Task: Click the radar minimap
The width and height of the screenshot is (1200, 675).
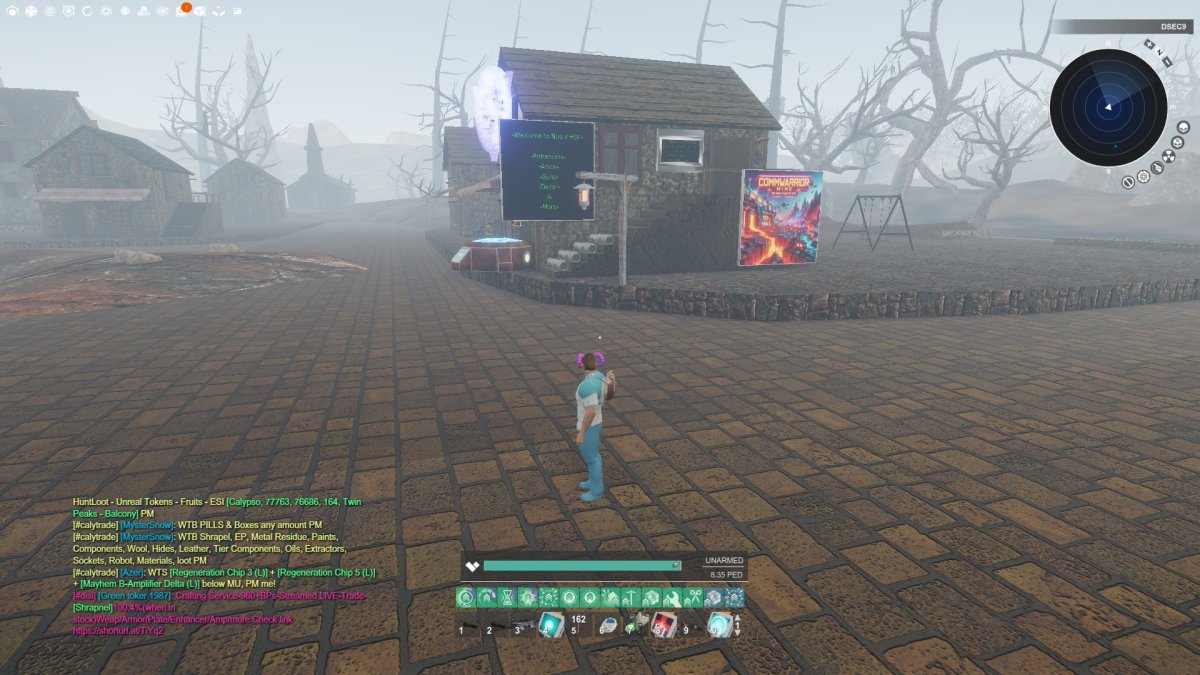Action: [x=1107, y=106]
